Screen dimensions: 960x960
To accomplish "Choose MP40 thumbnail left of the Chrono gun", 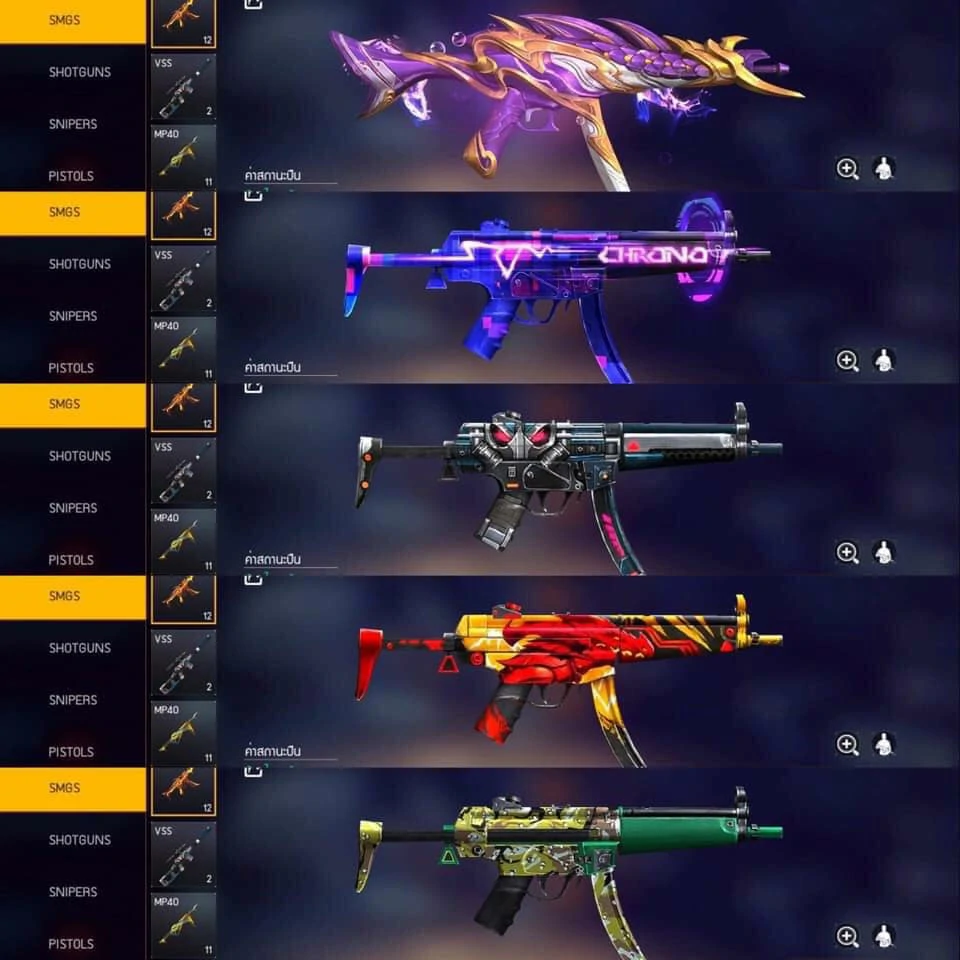I will tap(183, 350).
